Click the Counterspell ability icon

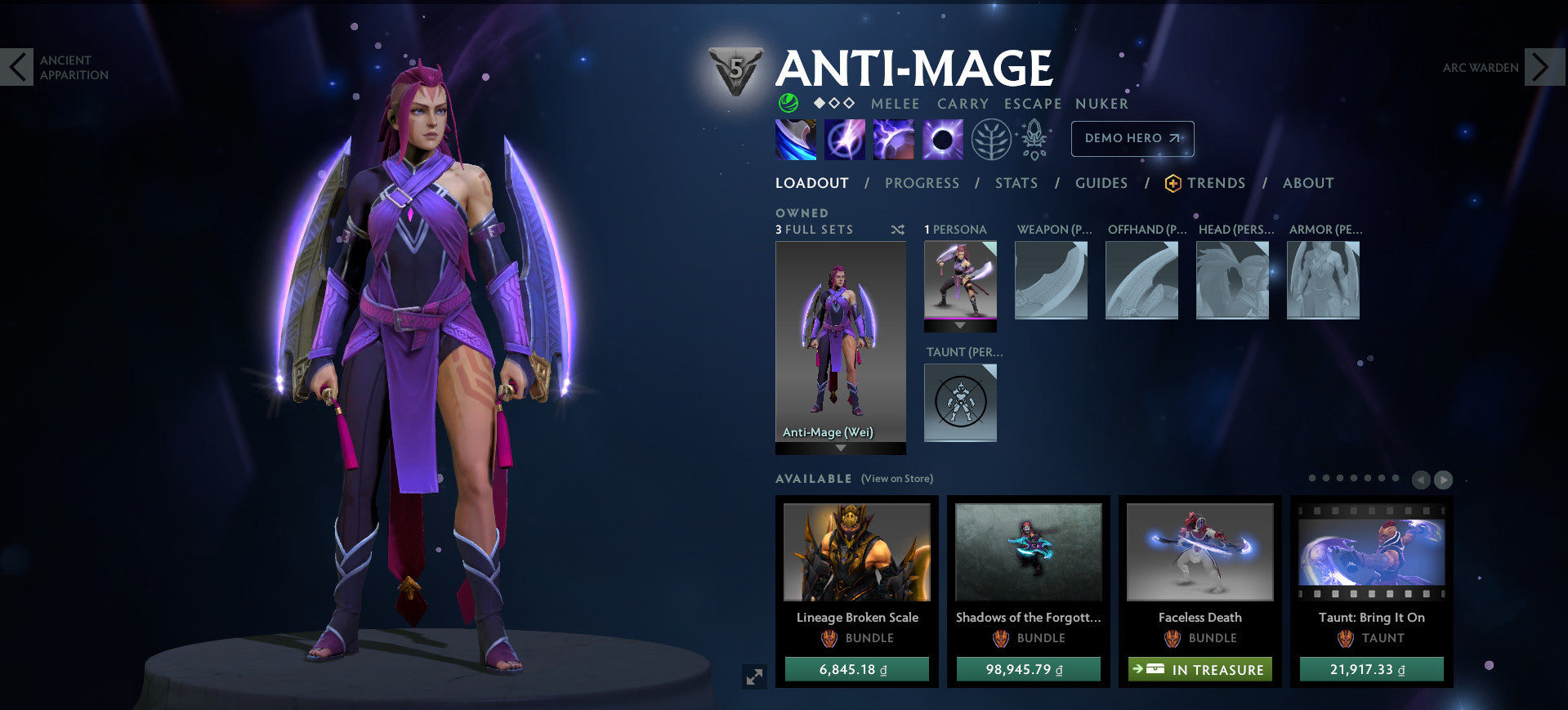point(892,139)
